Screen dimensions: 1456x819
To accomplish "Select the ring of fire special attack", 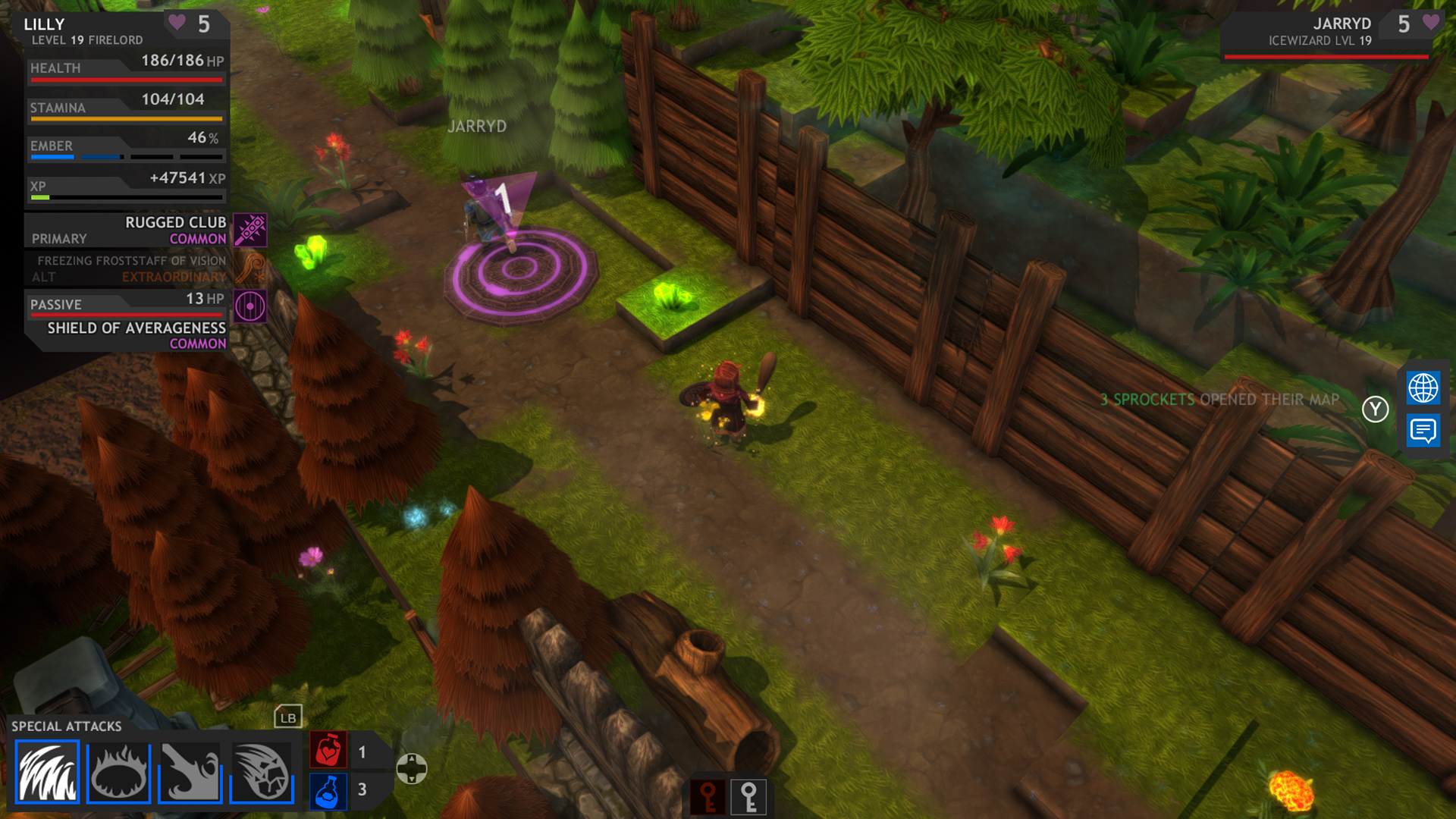I will coord(118,773).
